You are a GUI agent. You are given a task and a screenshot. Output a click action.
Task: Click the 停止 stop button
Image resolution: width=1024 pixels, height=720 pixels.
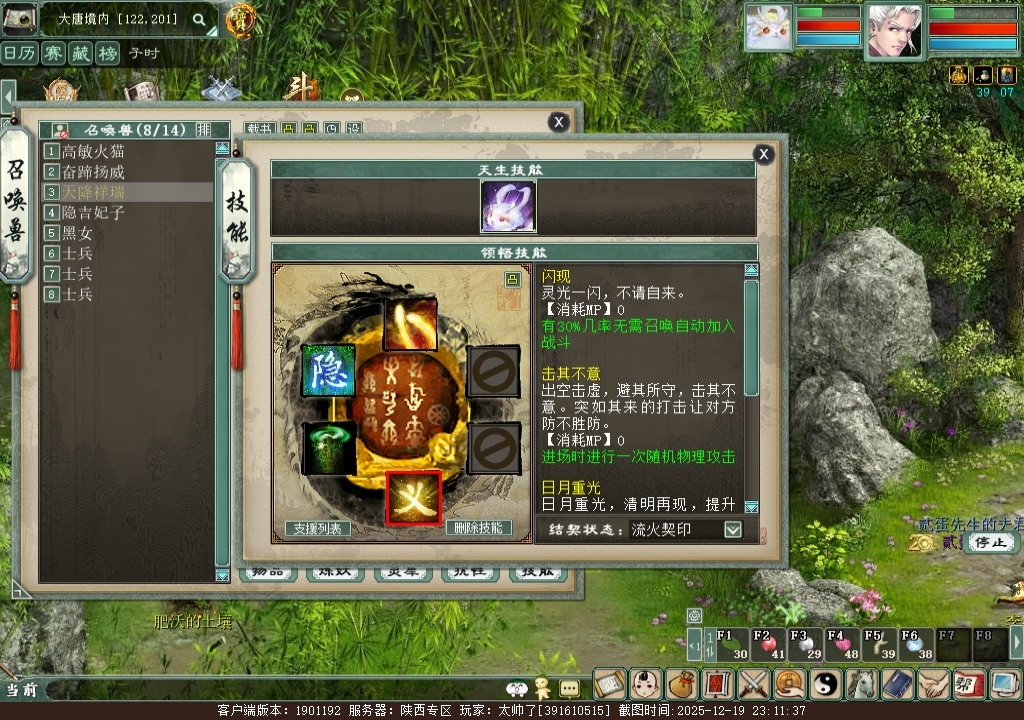(x=992, y=542)
